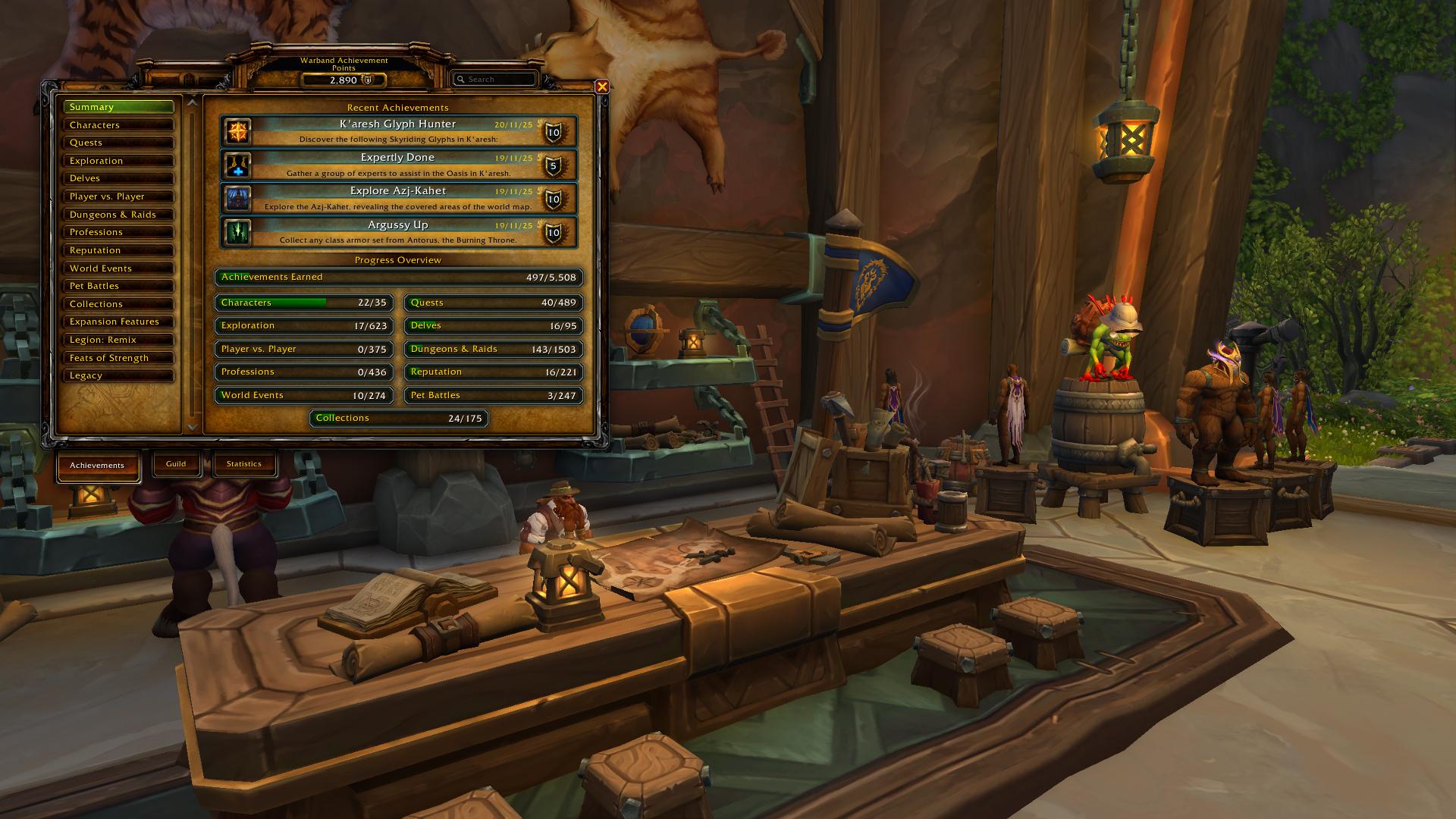Select the Legacy category
This screenshot has width=1456, height=819.
point(118,375)
